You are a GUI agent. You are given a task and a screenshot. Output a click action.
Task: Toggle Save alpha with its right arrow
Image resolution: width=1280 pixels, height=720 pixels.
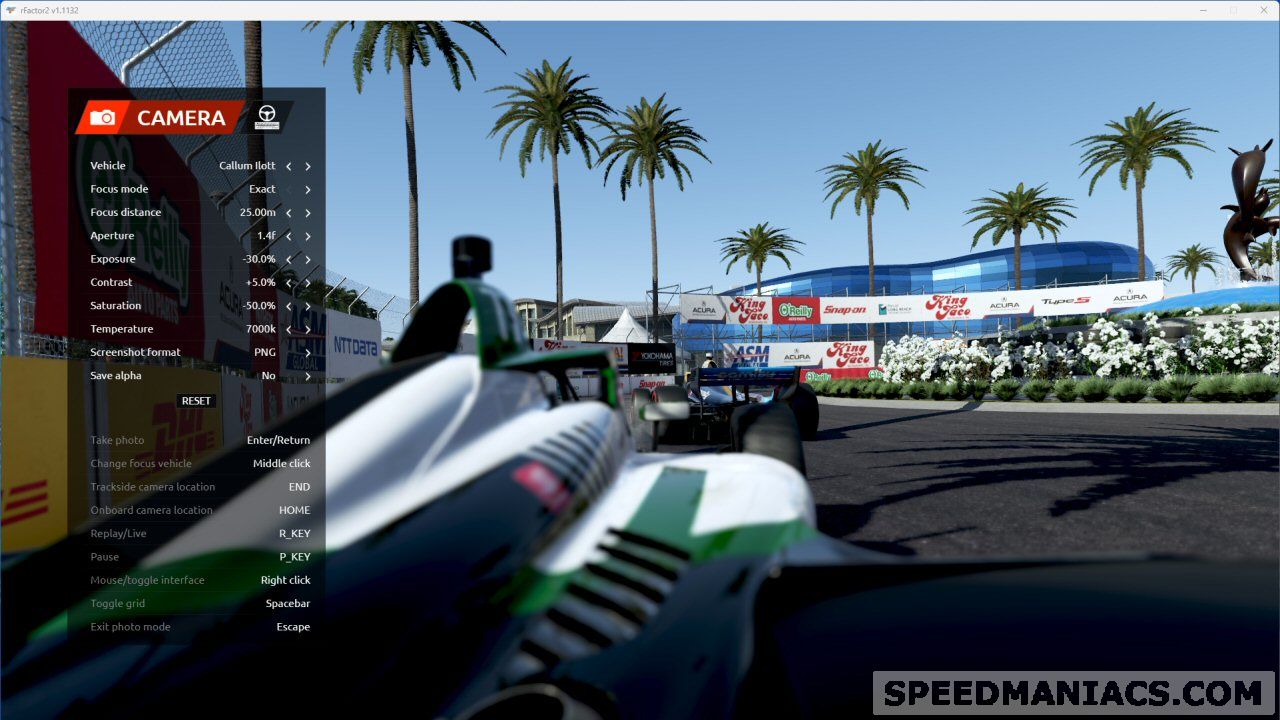pyautogui.click(x=308, y=376)
